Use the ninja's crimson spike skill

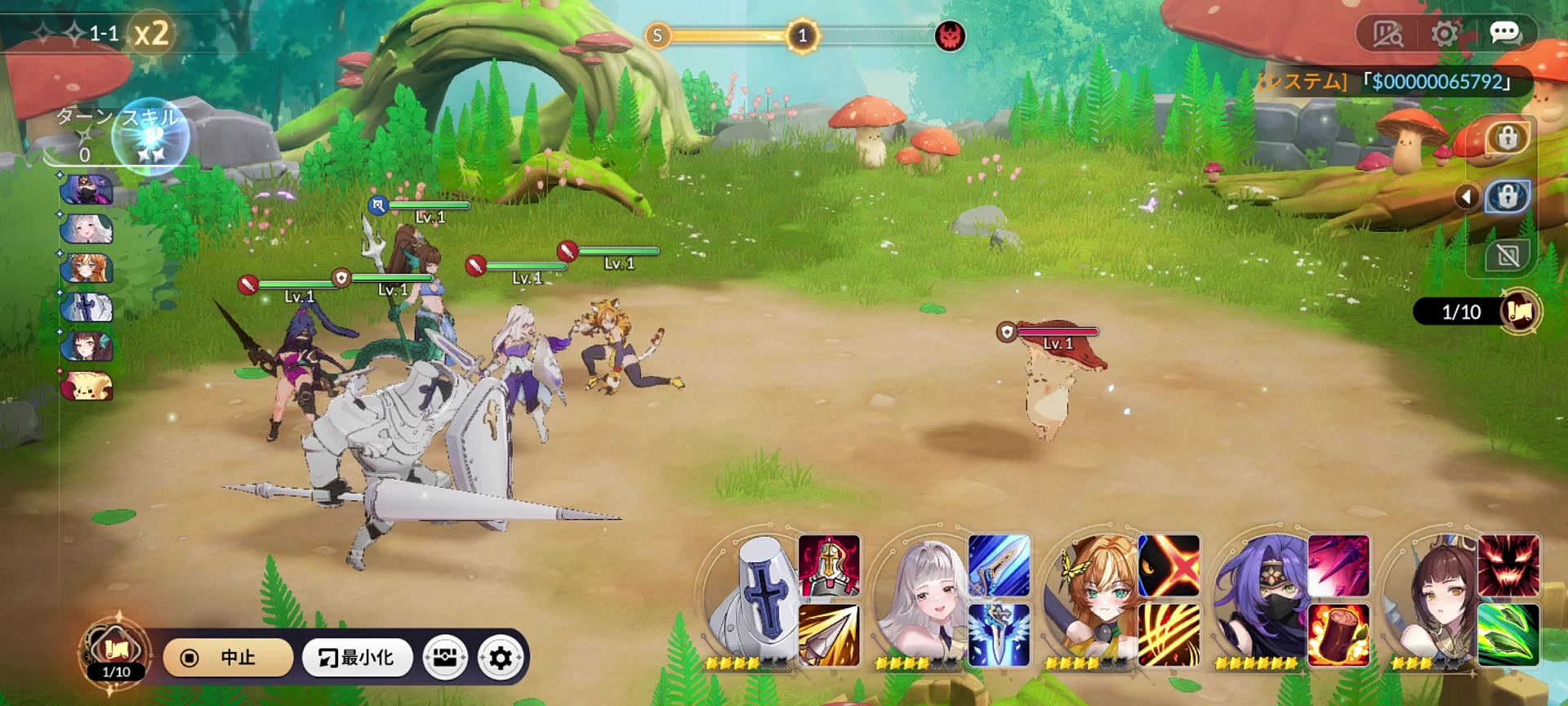[x=1339, y=565]
